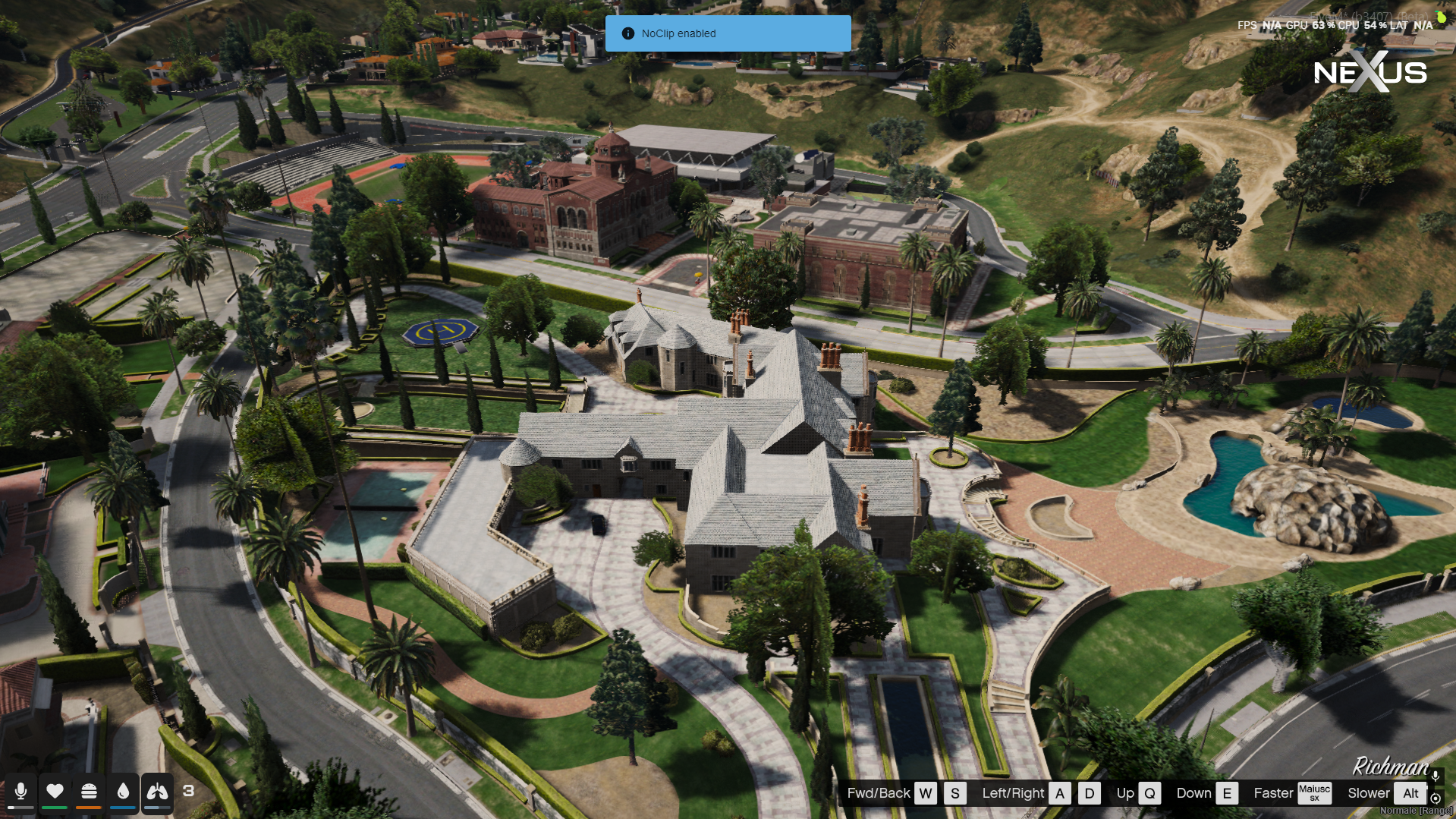Toggle the small microphone icon beside Richman
1456x819 pixels.
[x=1436, y=776]
